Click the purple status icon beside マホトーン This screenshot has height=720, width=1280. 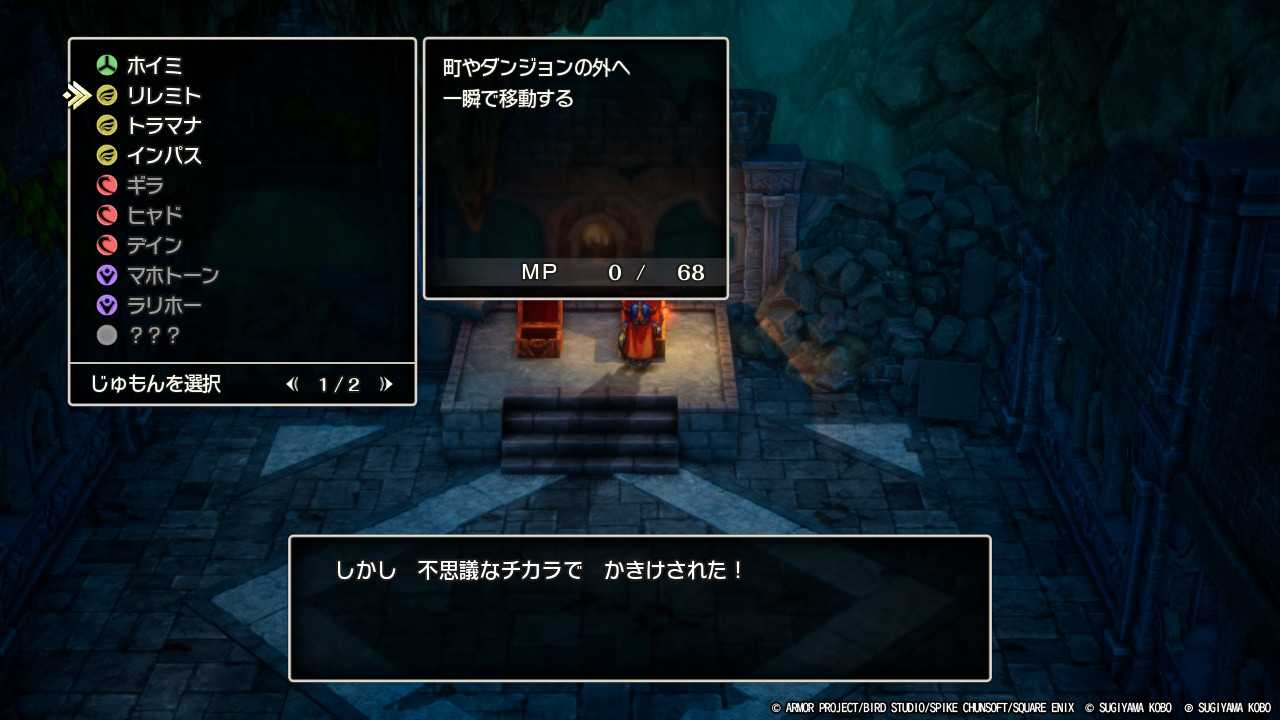(x=106, y=275)
